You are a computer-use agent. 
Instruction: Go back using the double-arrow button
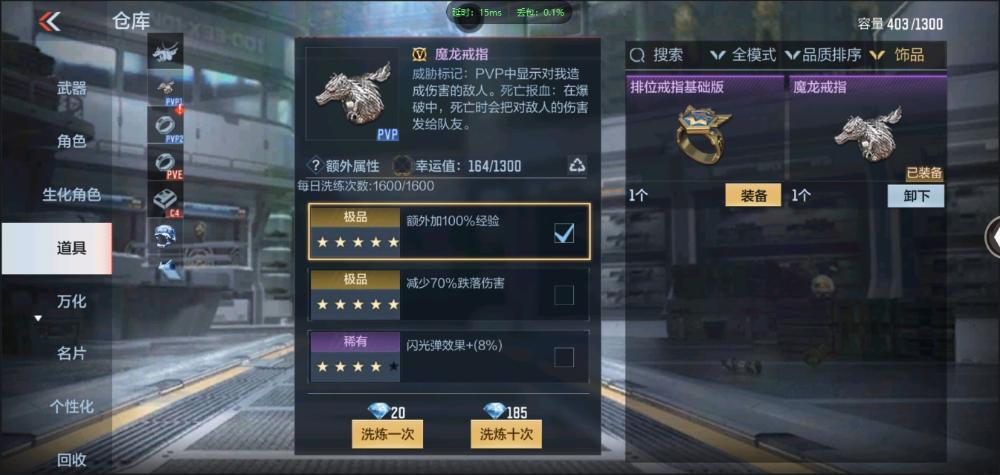tap(48, 21)
